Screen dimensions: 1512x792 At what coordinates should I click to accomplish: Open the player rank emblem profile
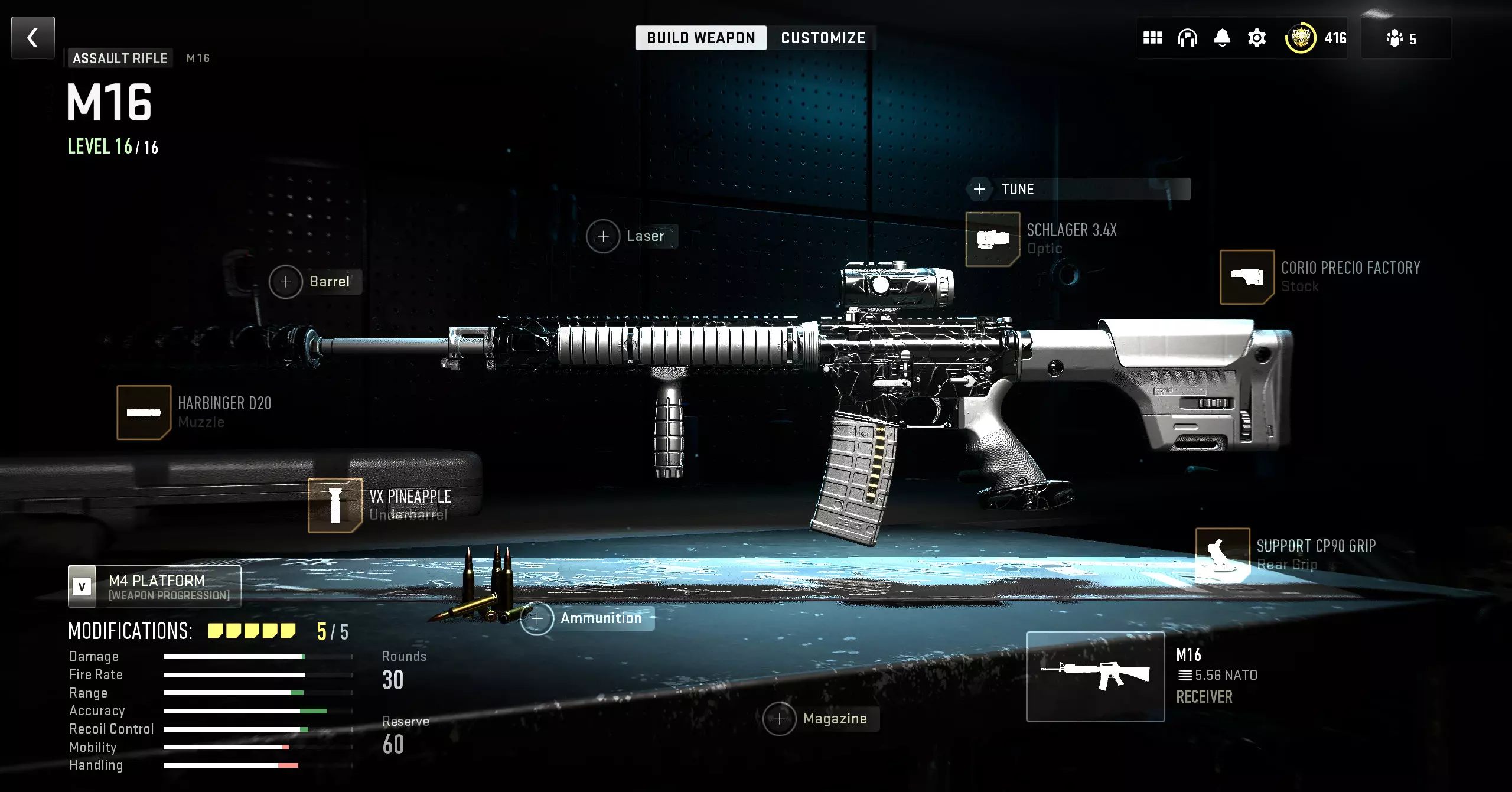[1301, 38]
